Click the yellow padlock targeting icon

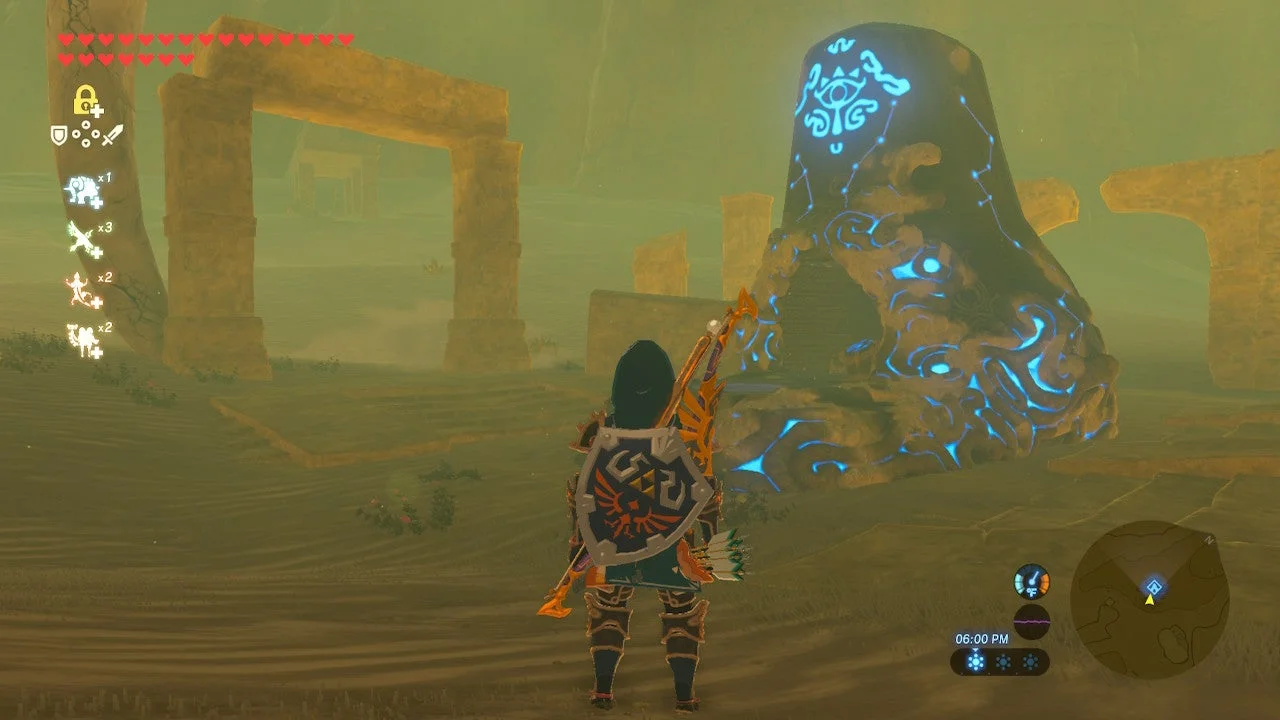[86, 100]
